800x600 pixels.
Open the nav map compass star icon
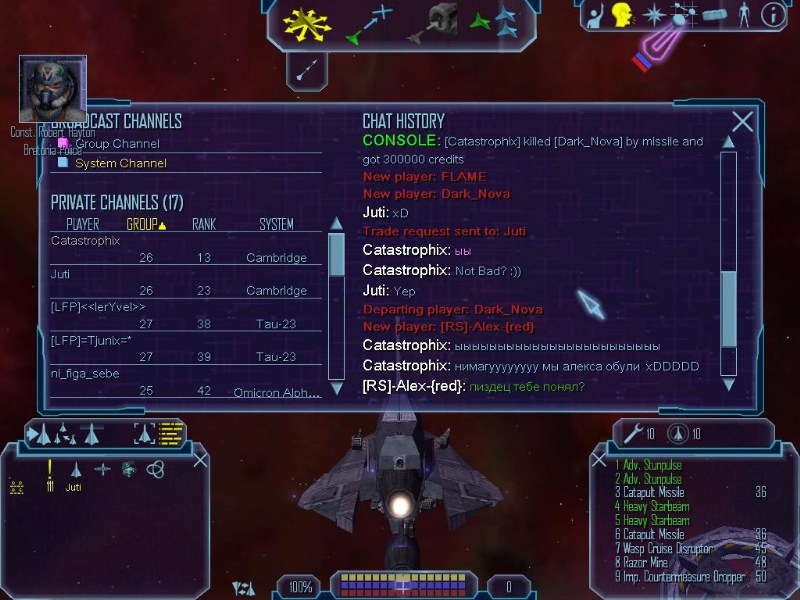[x=653, y=14]
